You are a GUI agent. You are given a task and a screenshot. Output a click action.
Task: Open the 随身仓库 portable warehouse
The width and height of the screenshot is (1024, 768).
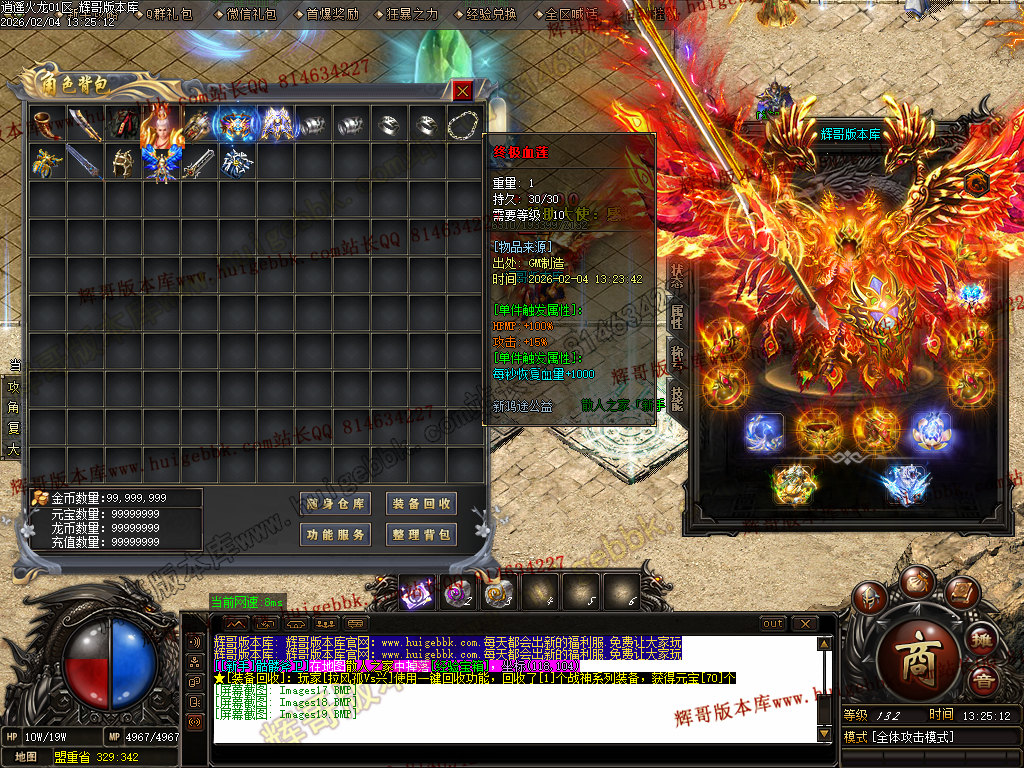click(x=335, y=503)
